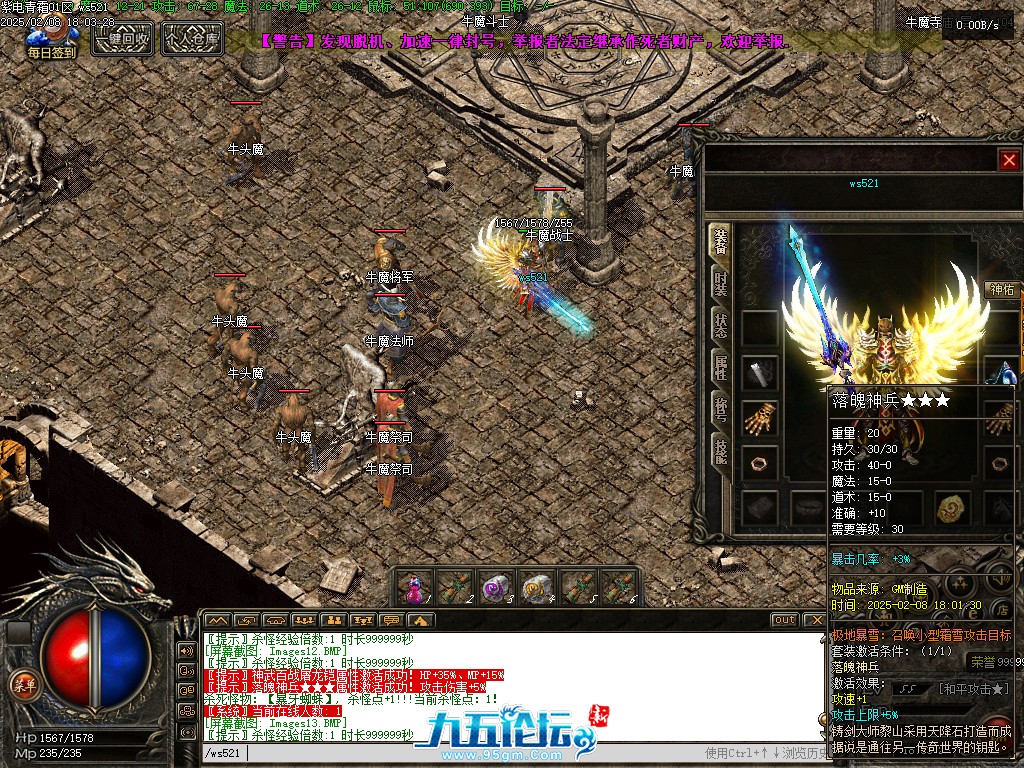This screenshot has height=768, width=1024.
Task: Toggle the speaker sound icon beside chat
Action: [x=186, y=650]
